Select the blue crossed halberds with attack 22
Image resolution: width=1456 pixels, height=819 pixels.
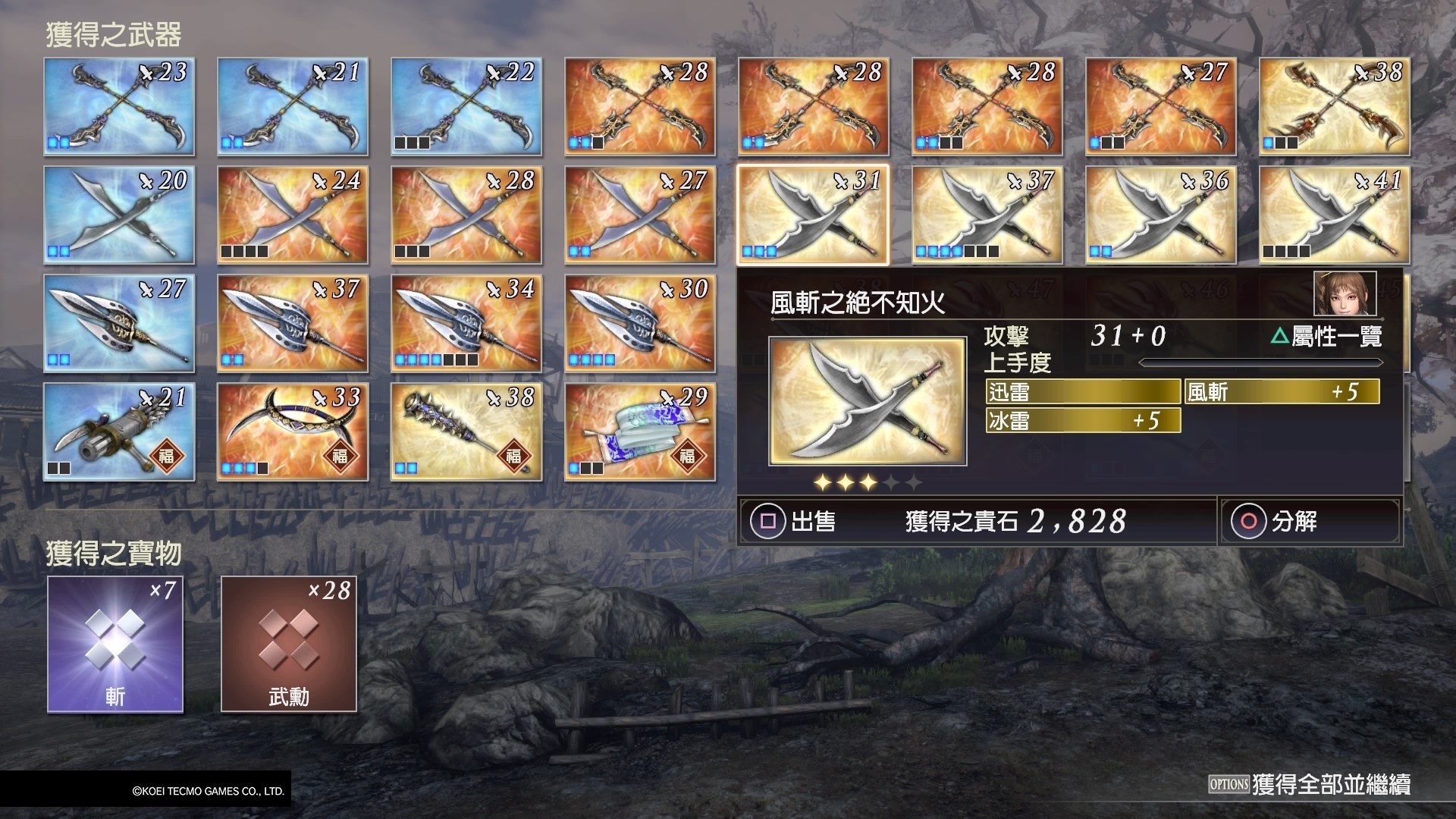466,106
